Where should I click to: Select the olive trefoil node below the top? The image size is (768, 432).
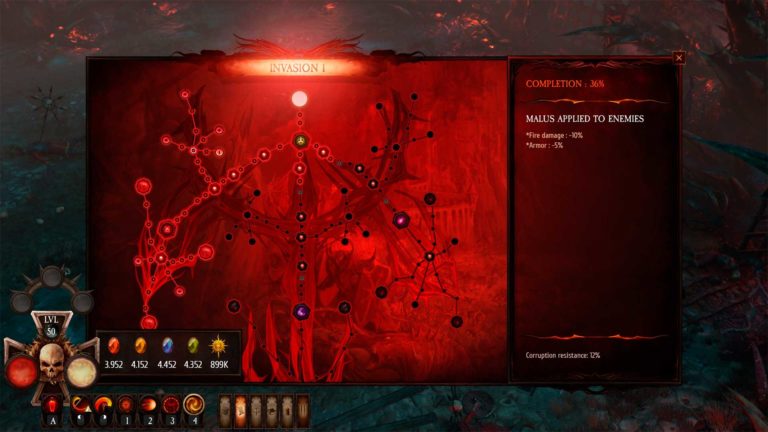coord(300,140)
